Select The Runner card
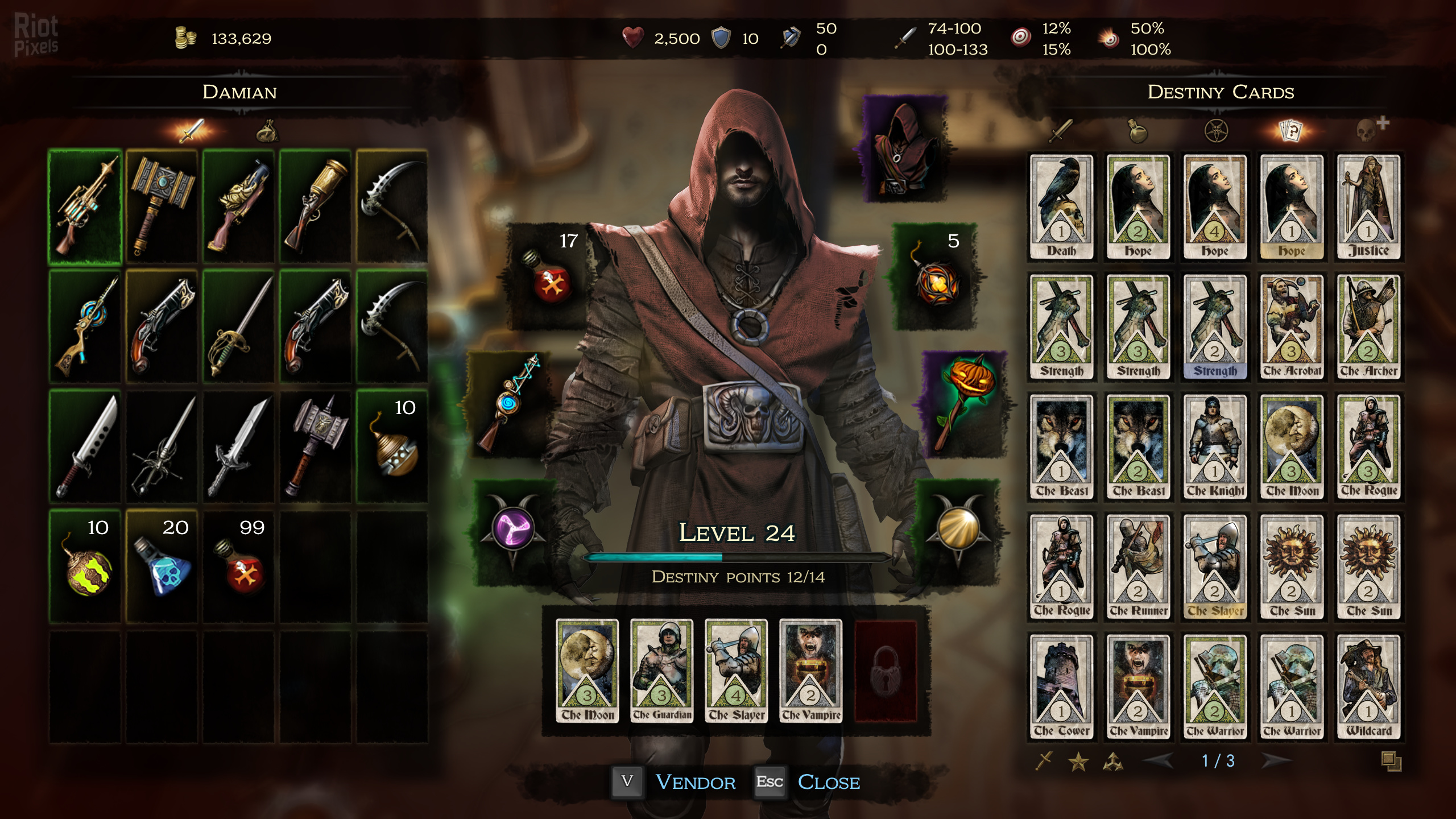The width and height of the screenshot is (1456, 819). click(1138, 567)
